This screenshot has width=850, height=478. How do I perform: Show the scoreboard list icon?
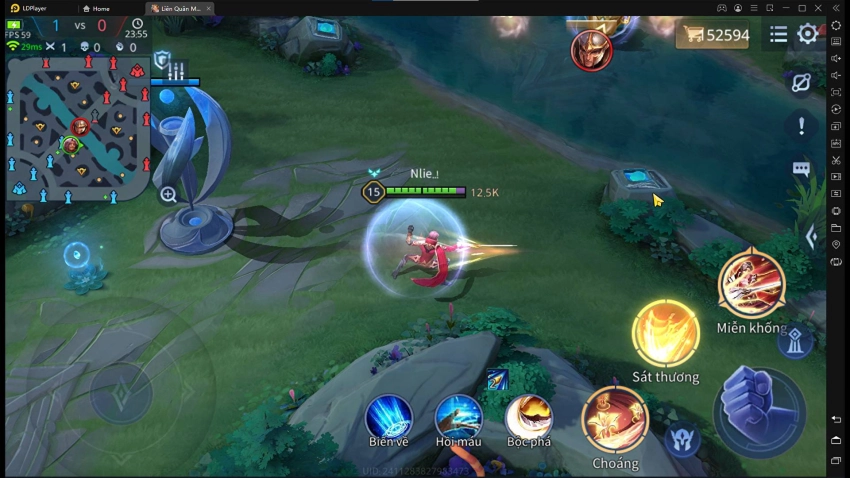point(778,35)
